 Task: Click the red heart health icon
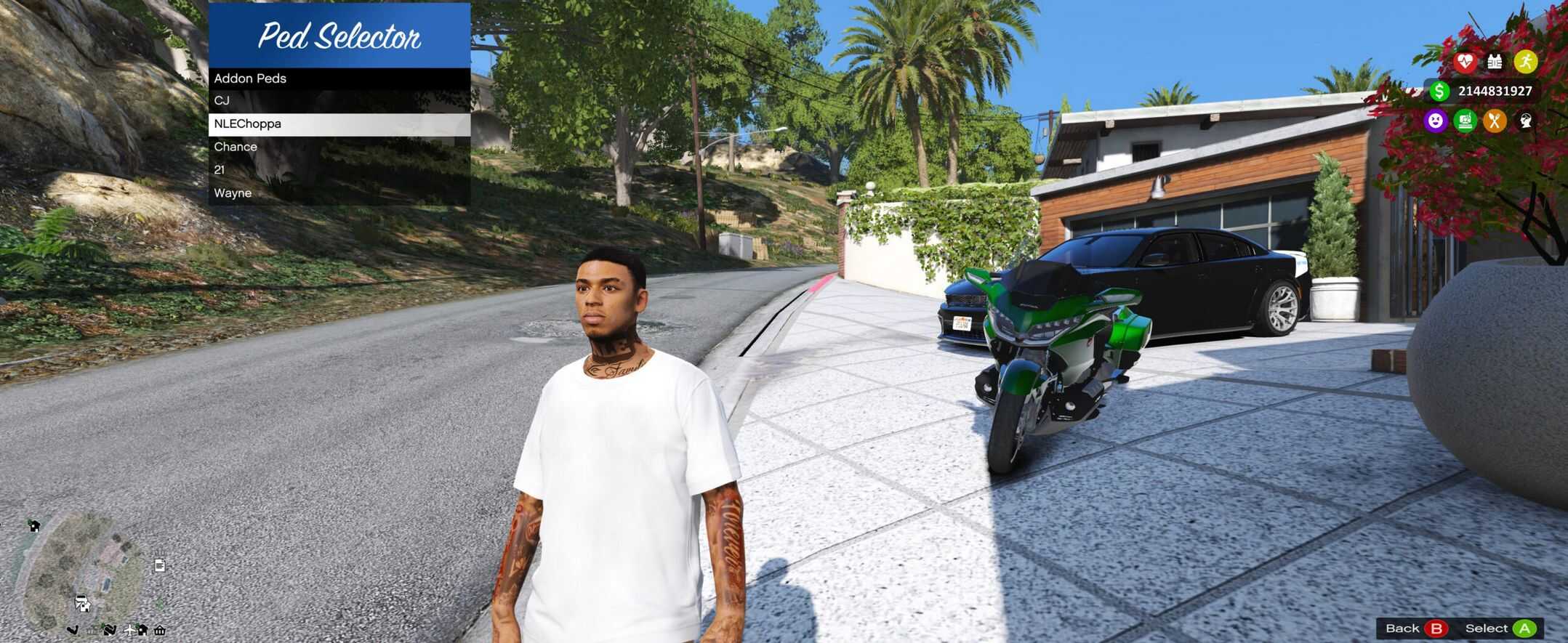pos(1465,62)
